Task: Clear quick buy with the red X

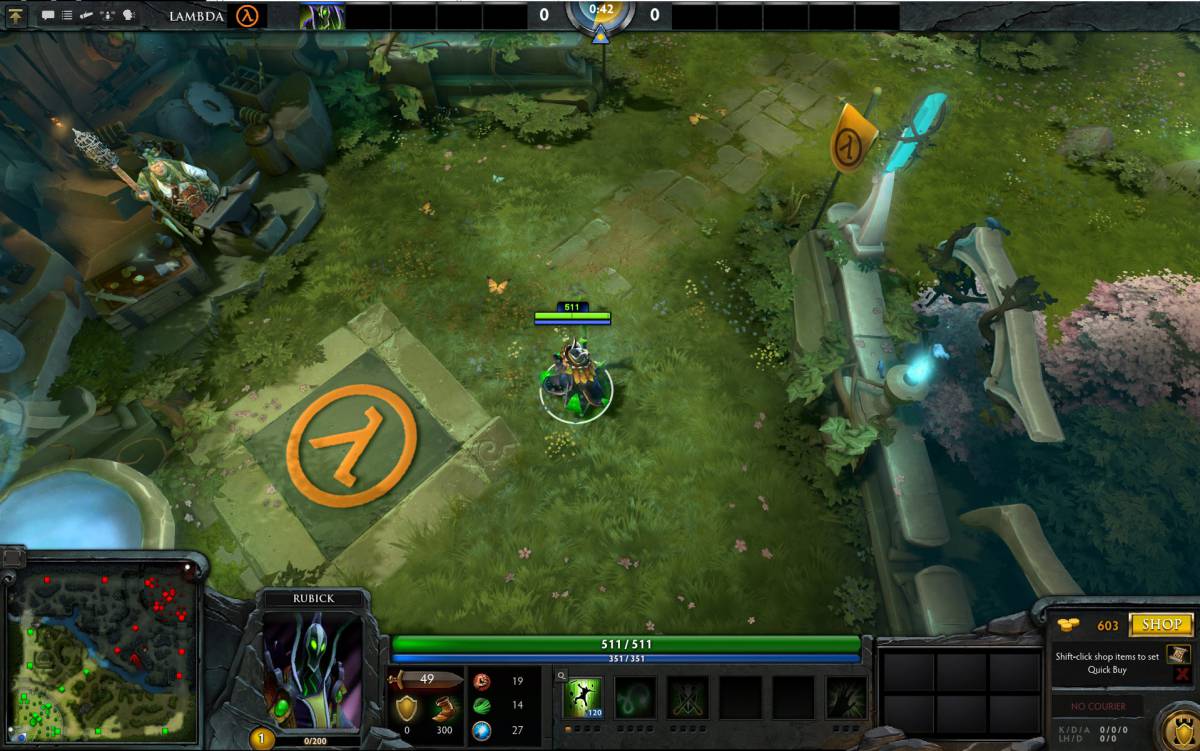Action: pos(1181,675)
